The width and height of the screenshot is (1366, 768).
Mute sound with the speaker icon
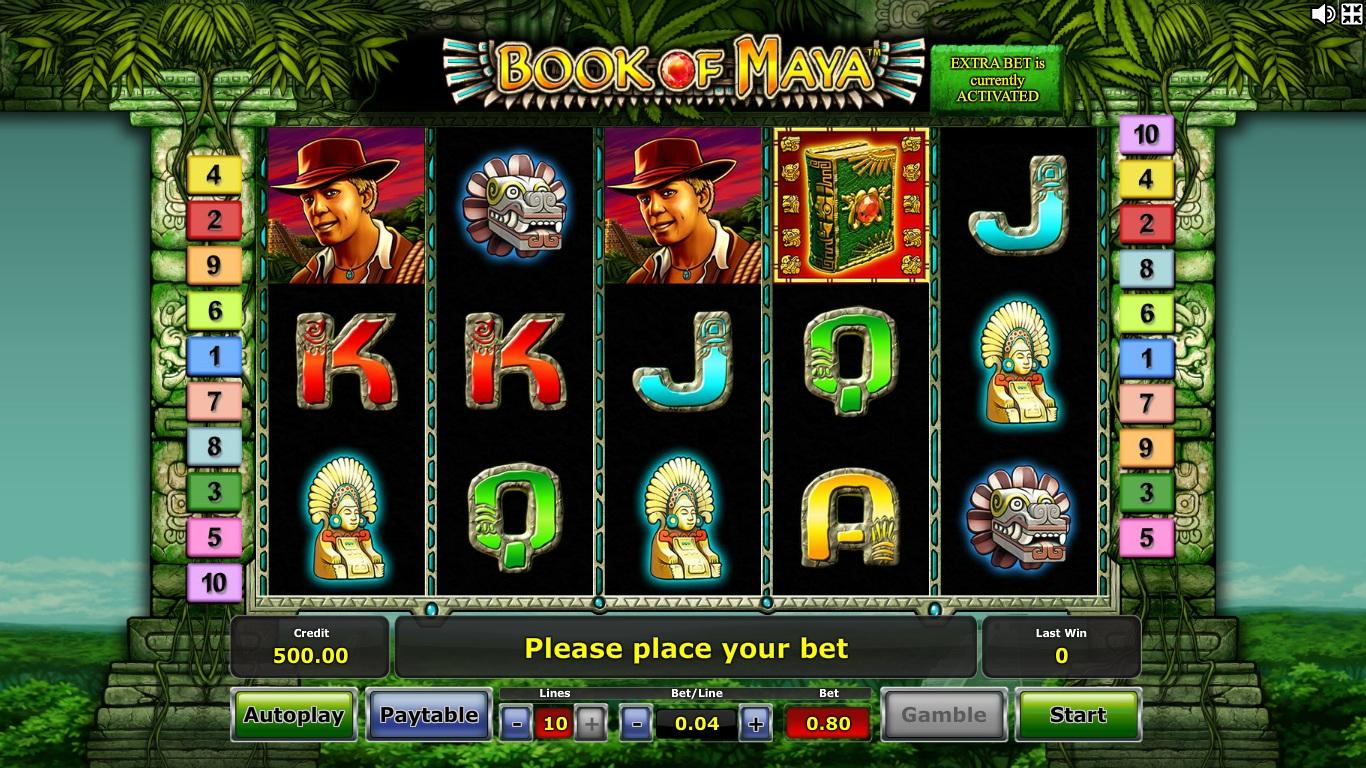1322,14
